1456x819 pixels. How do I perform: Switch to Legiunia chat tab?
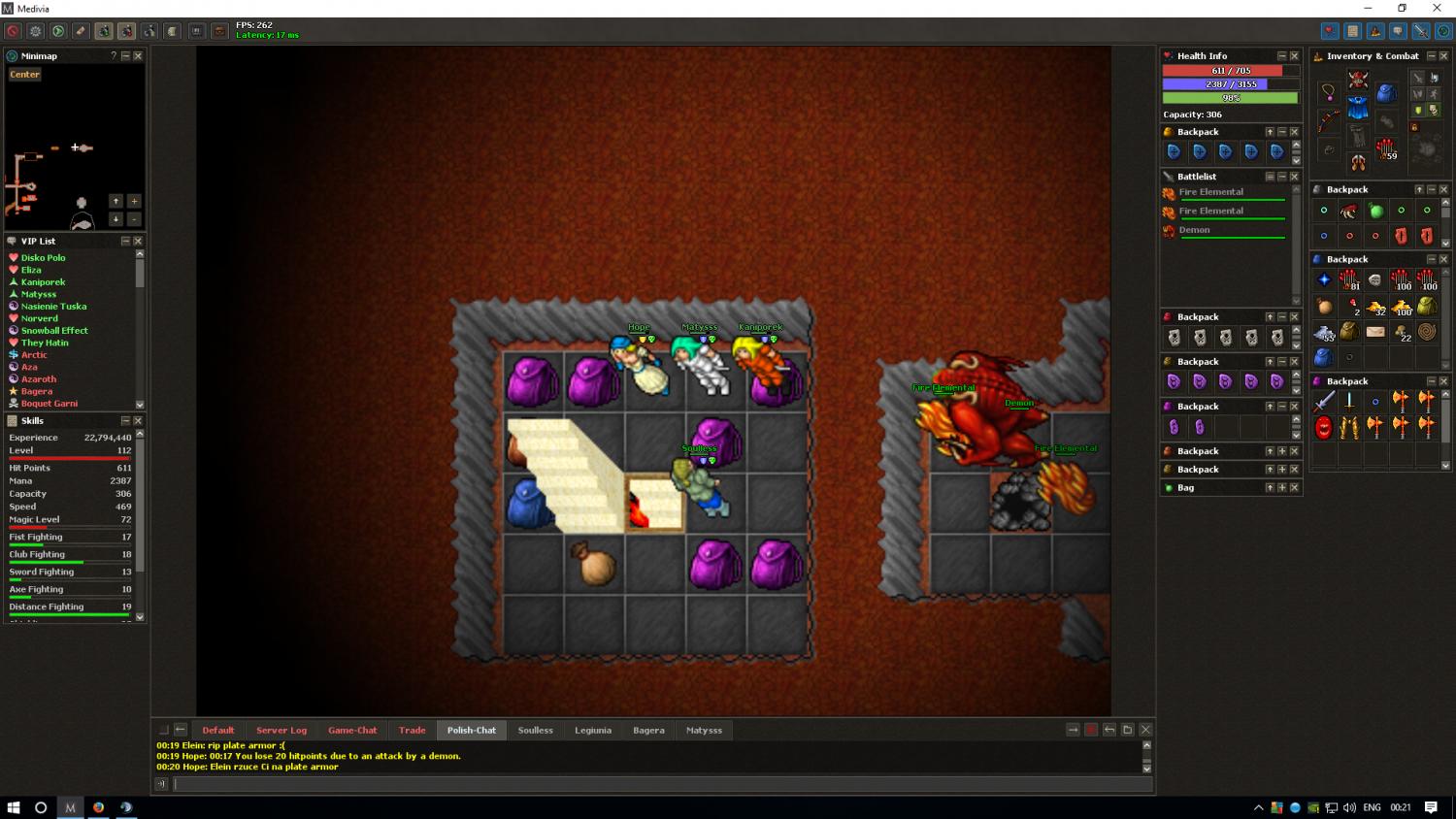tap(593, 731)
